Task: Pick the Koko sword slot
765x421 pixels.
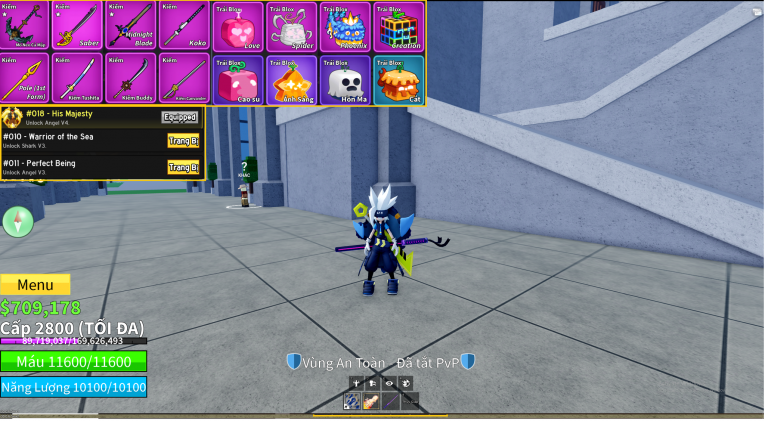Action: click(x=182, y=26)
